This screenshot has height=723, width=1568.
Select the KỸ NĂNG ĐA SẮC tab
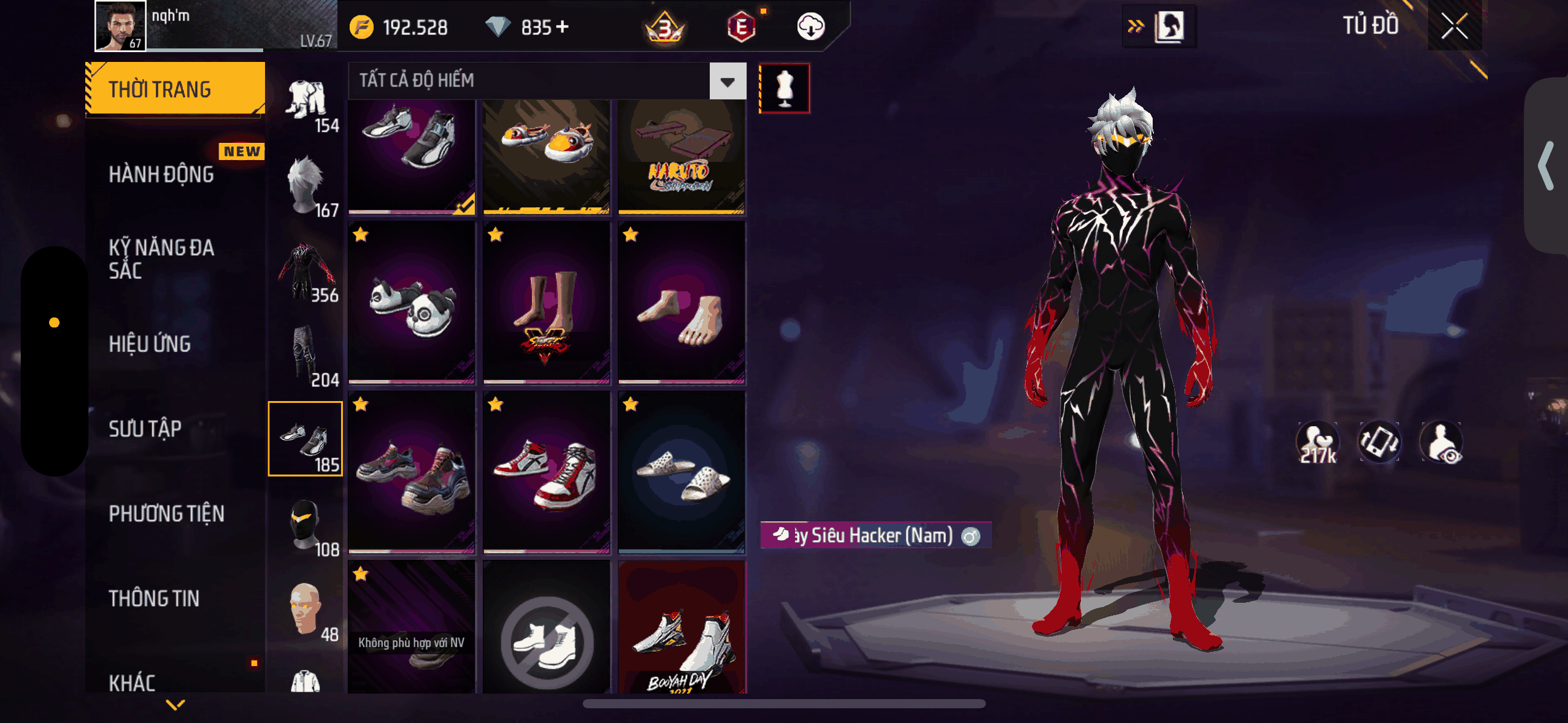(x=161, y=259)
